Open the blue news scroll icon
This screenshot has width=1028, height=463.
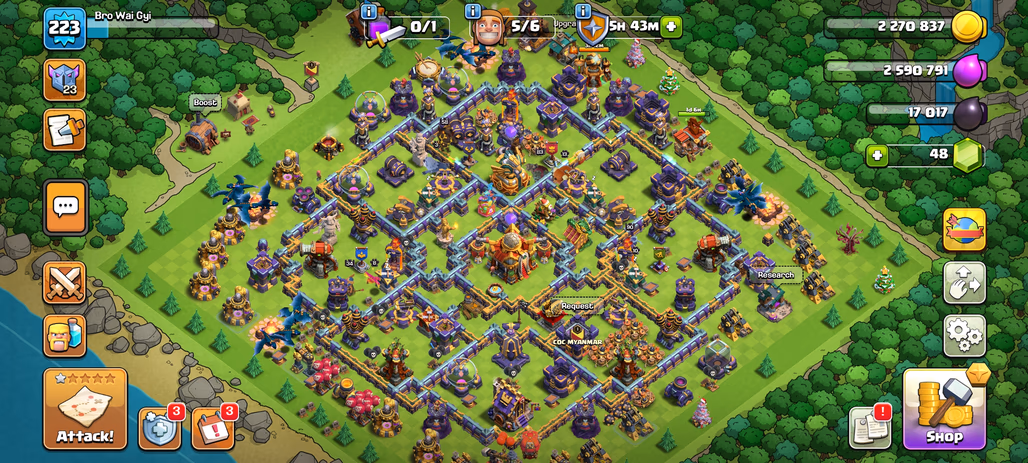pyautogui.click(x=64, y=130)
